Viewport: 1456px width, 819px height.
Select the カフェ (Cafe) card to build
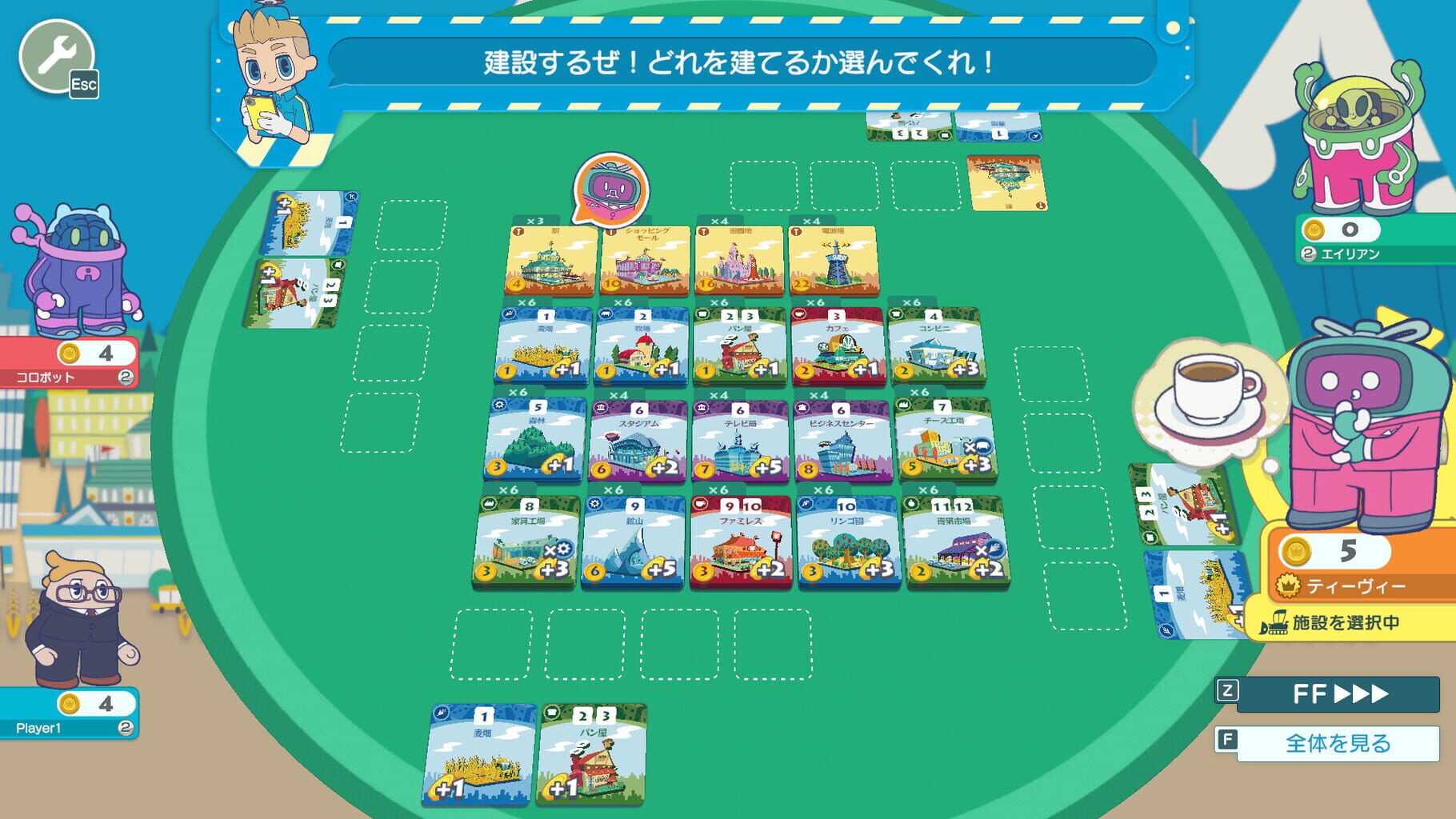point(838,348)
